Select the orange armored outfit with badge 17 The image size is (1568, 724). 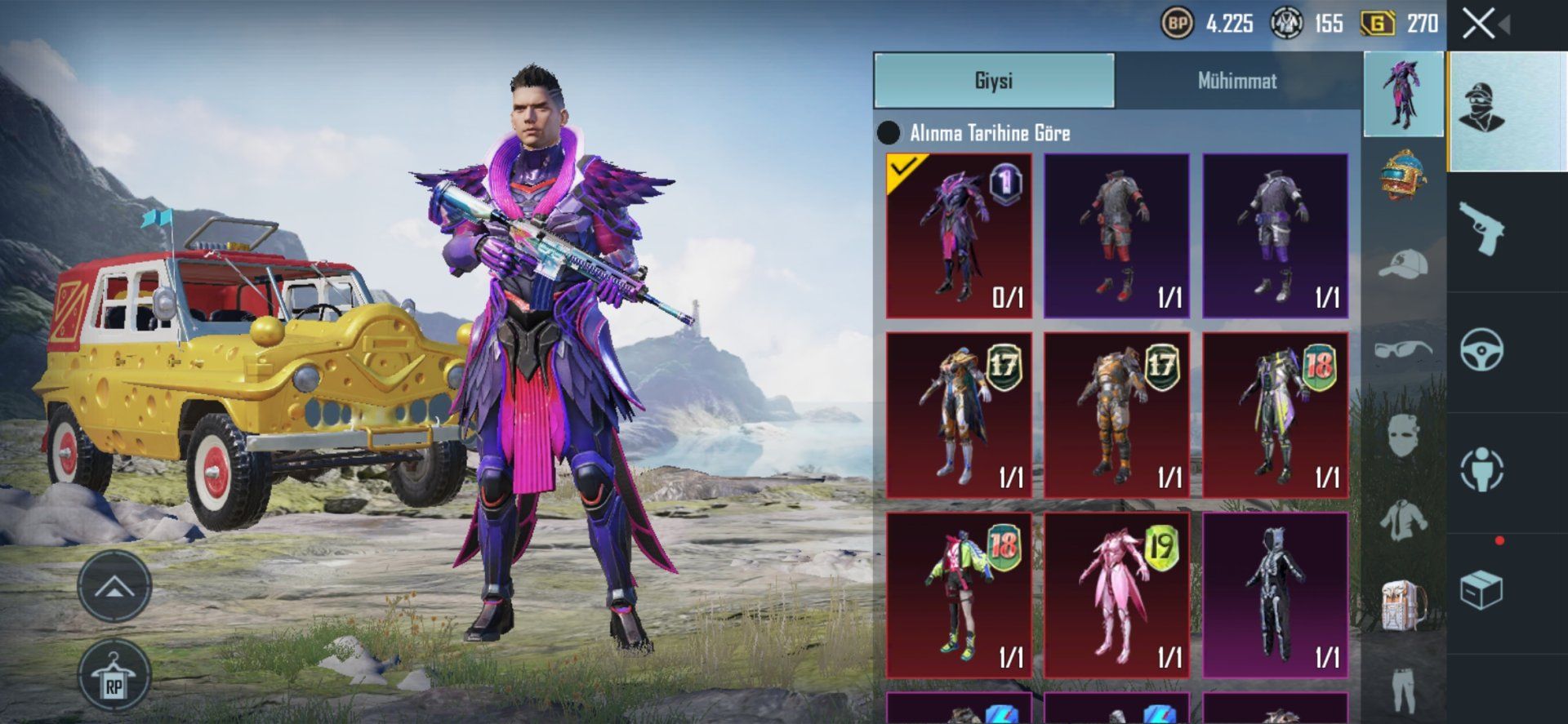pyautogui.click(x=1116, y=415)
